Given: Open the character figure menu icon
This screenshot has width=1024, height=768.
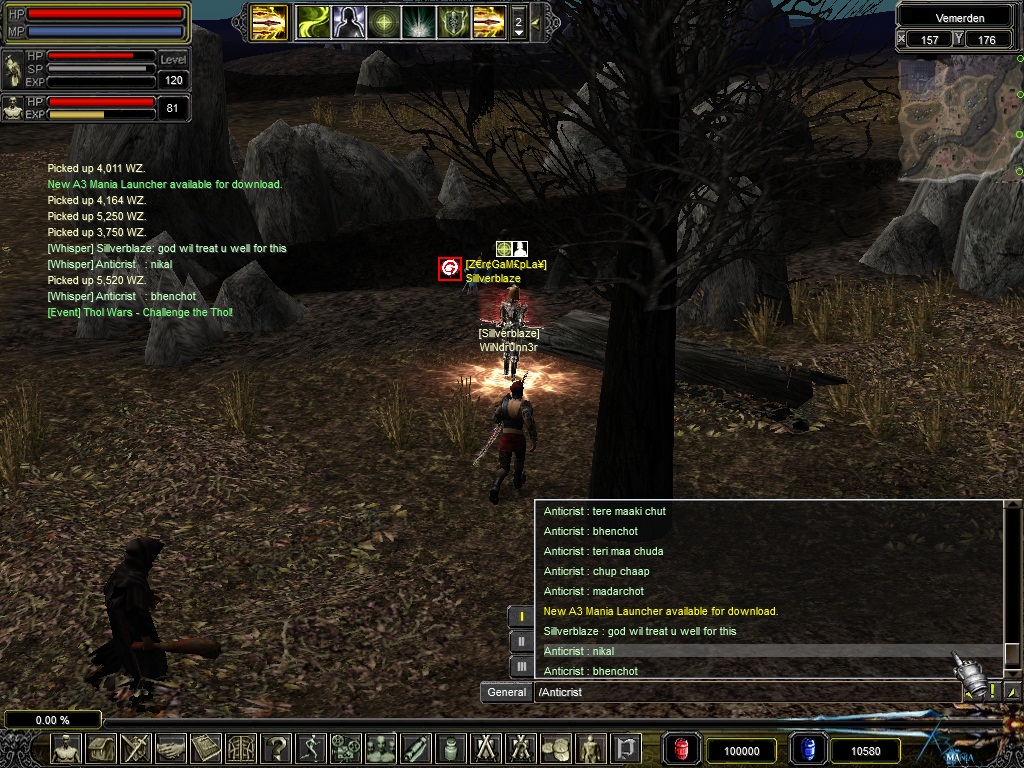Looking at the screenshot, I should (x=66, y=748).
